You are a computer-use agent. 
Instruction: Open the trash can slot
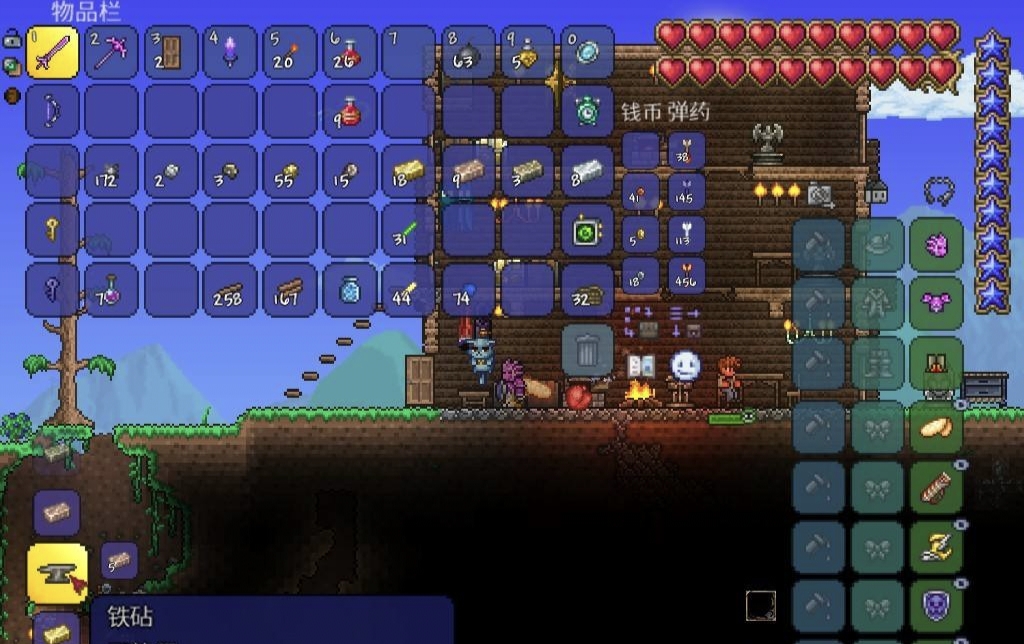point(587,350)
